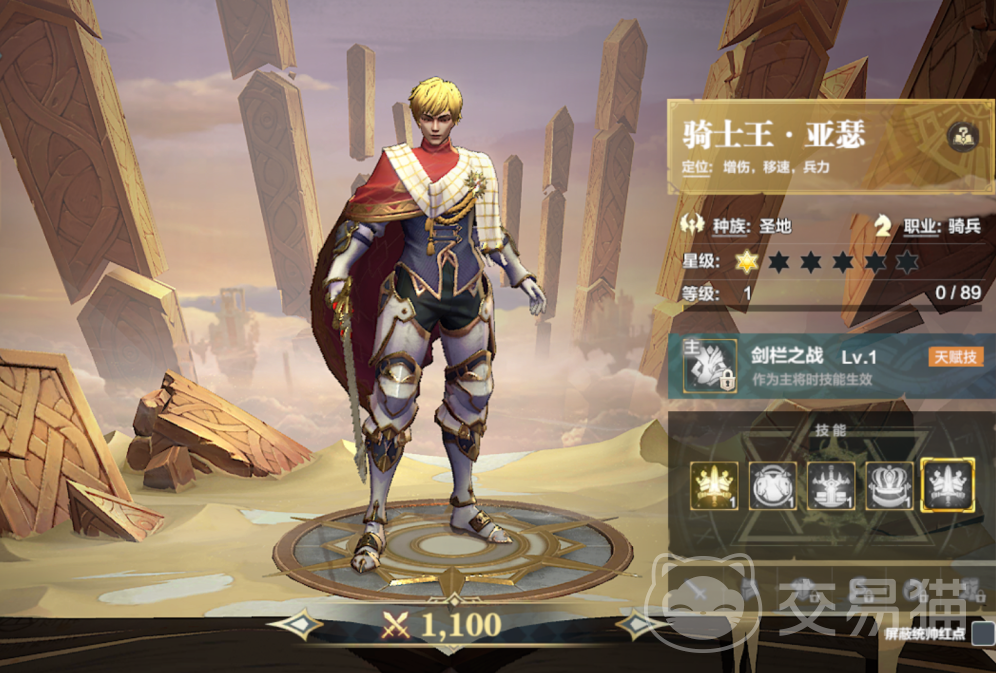
Task: Select the locked 剑栏之战 talent skill icon
Action: click(x=710, y=365)
